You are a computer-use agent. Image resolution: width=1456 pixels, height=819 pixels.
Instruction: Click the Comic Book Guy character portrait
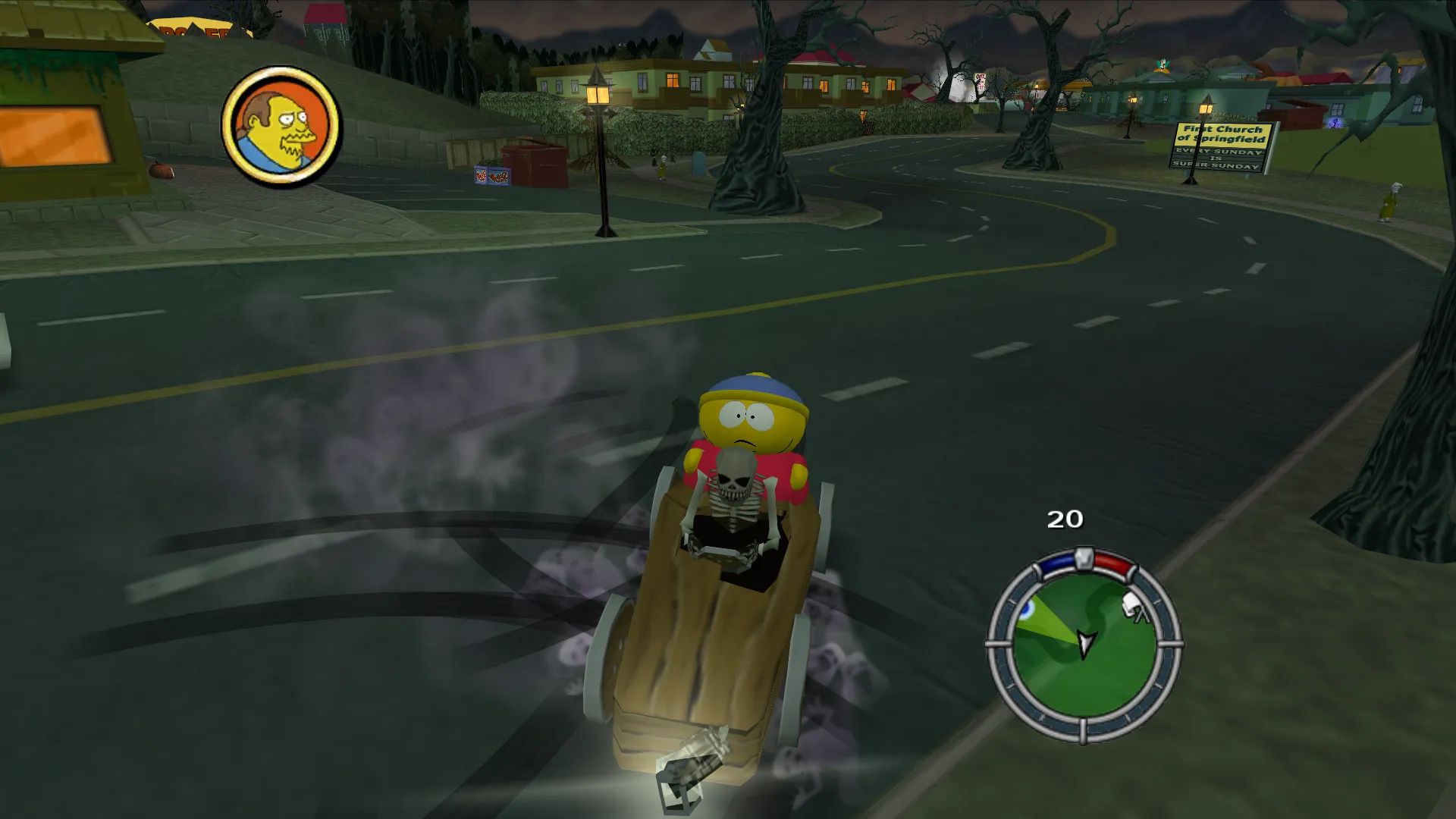pos(284,127)
